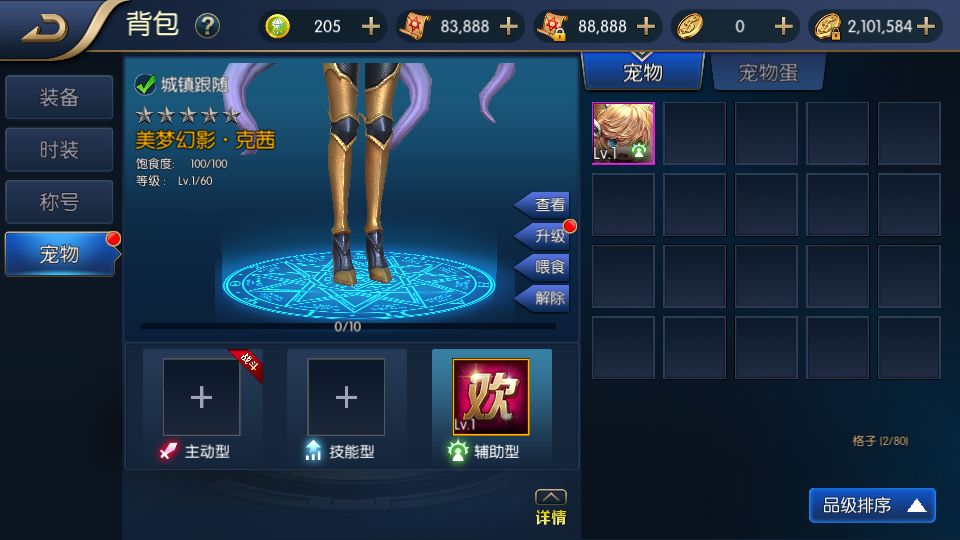The image size is (960, 540).
Task: Open the backpack help question mark
Action: coord(207,26)
